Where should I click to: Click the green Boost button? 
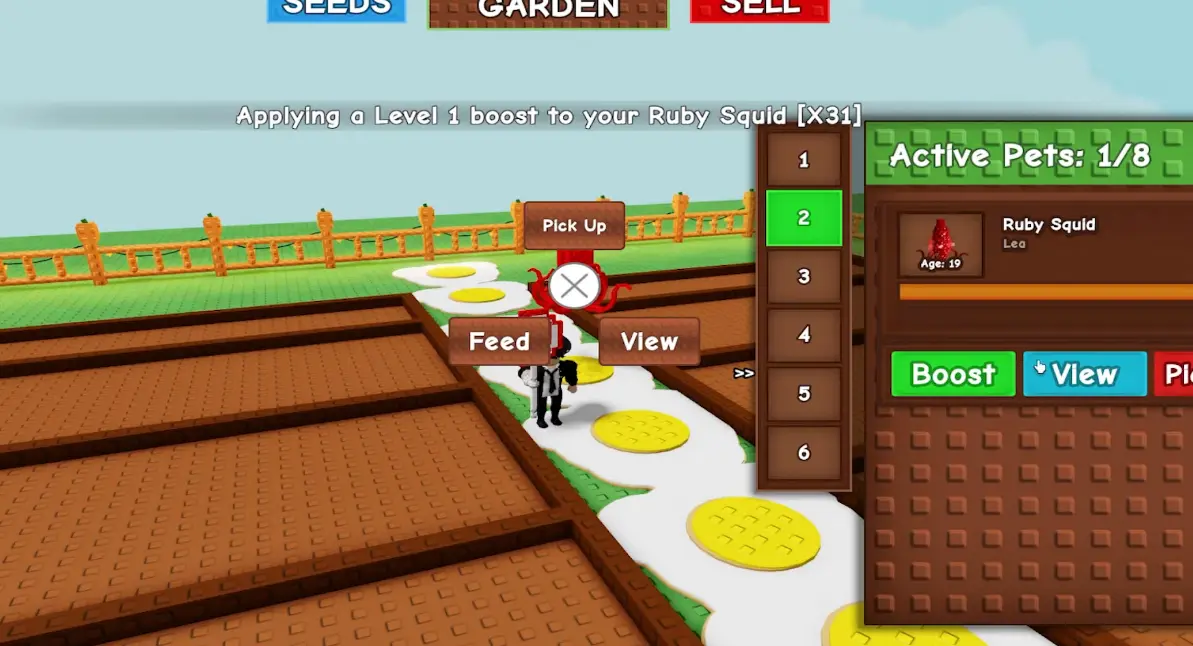point(953,374)
